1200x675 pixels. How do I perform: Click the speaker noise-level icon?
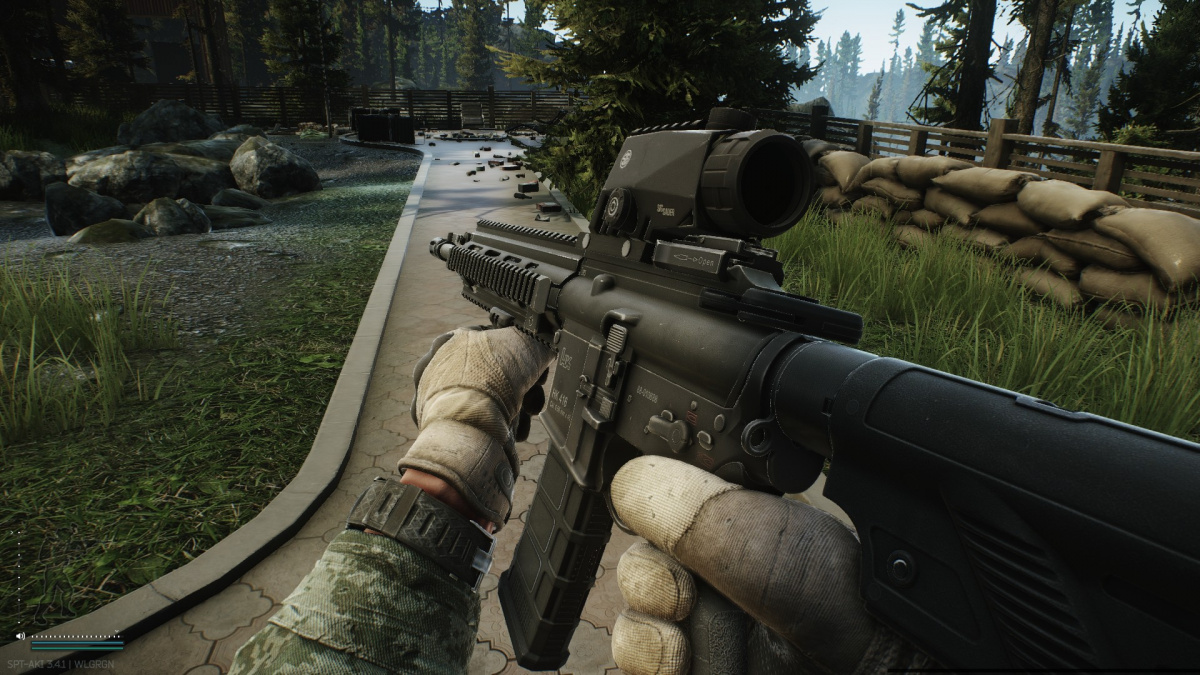coord(19,636)
